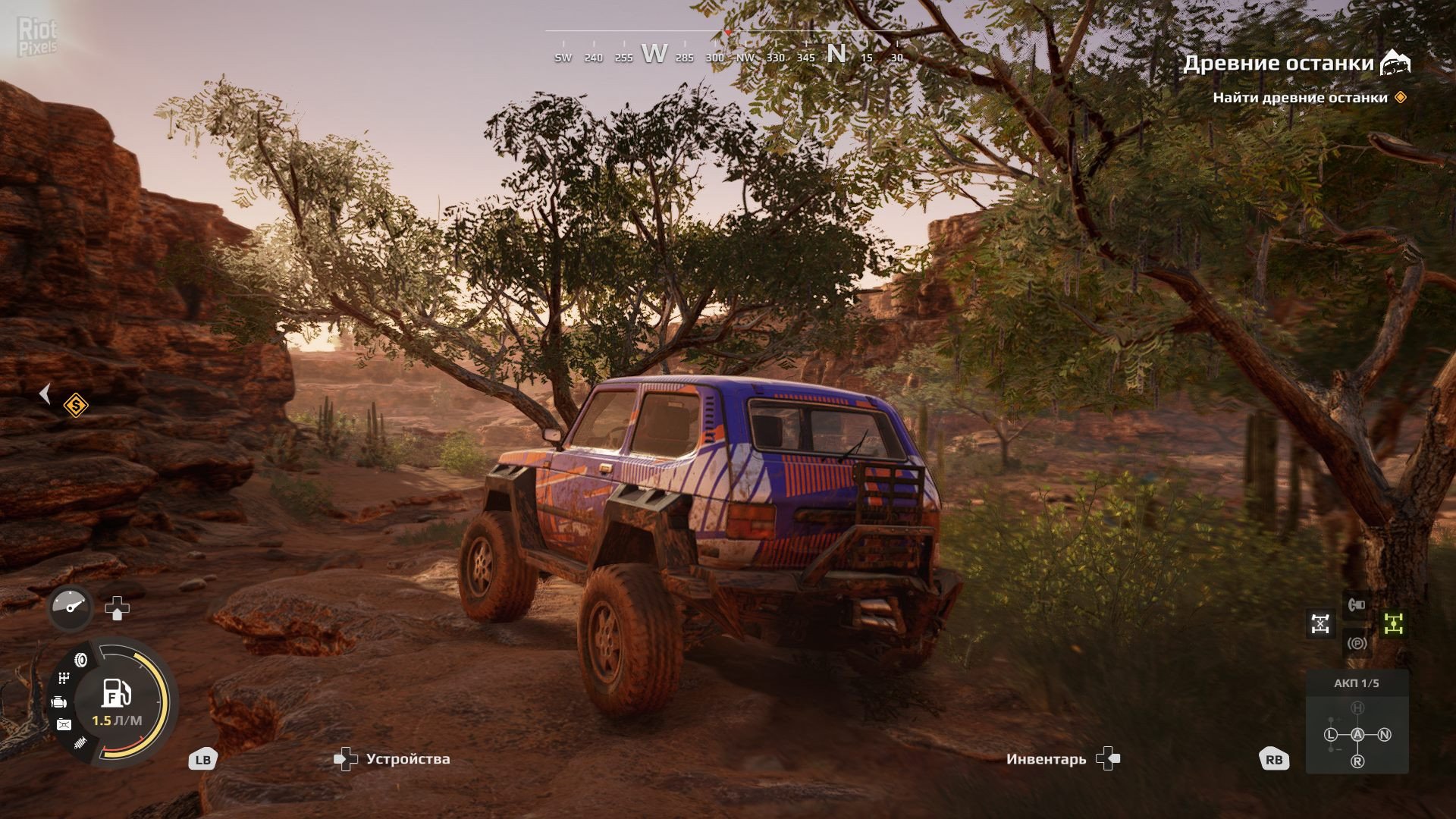
Task: Toggle the green all-wheel drive icon
Action: pyautogui.click(x=1394, y=624)
